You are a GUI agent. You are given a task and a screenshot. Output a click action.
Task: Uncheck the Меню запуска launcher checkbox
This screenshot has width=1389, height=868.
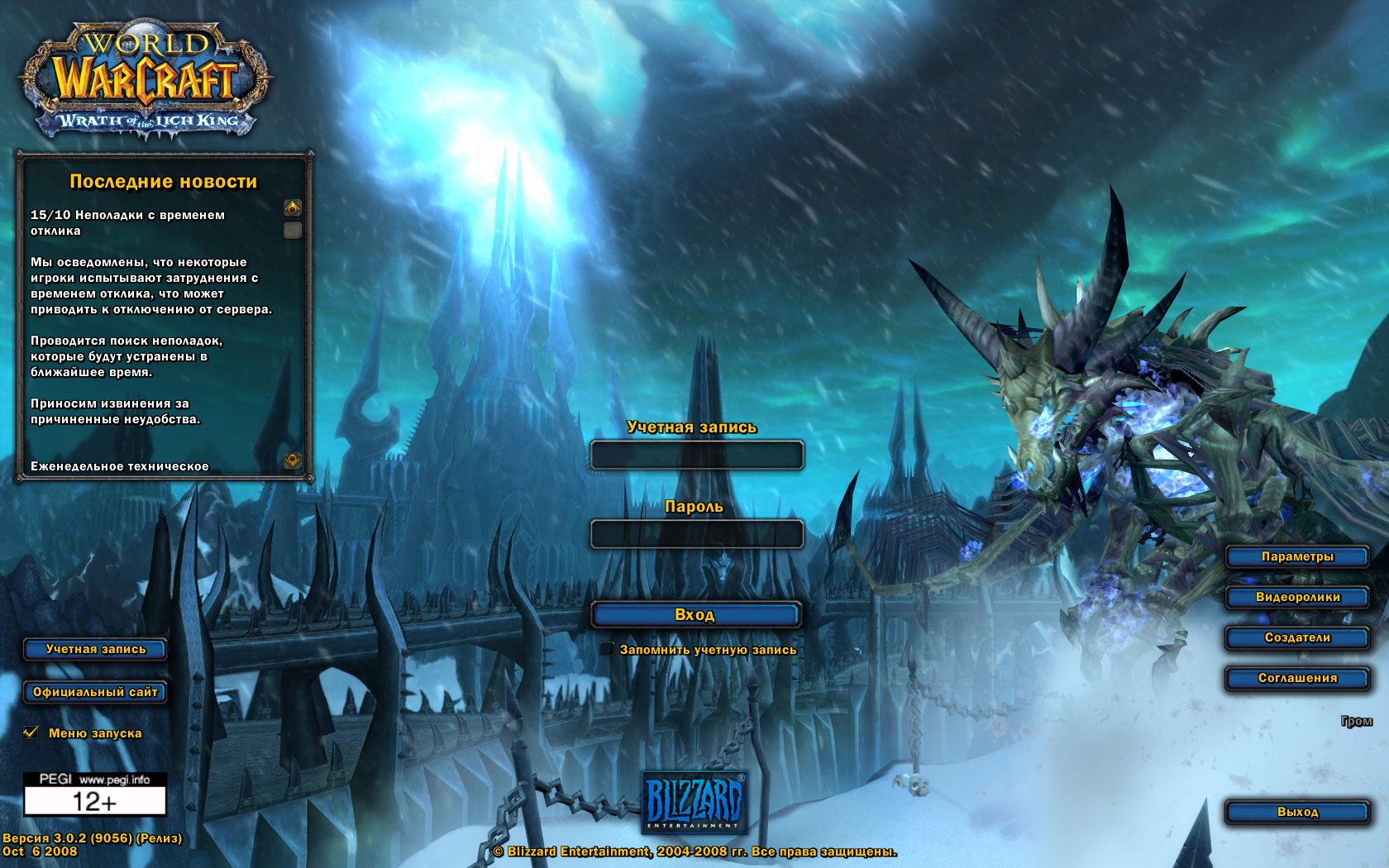(x=31, y=732)
